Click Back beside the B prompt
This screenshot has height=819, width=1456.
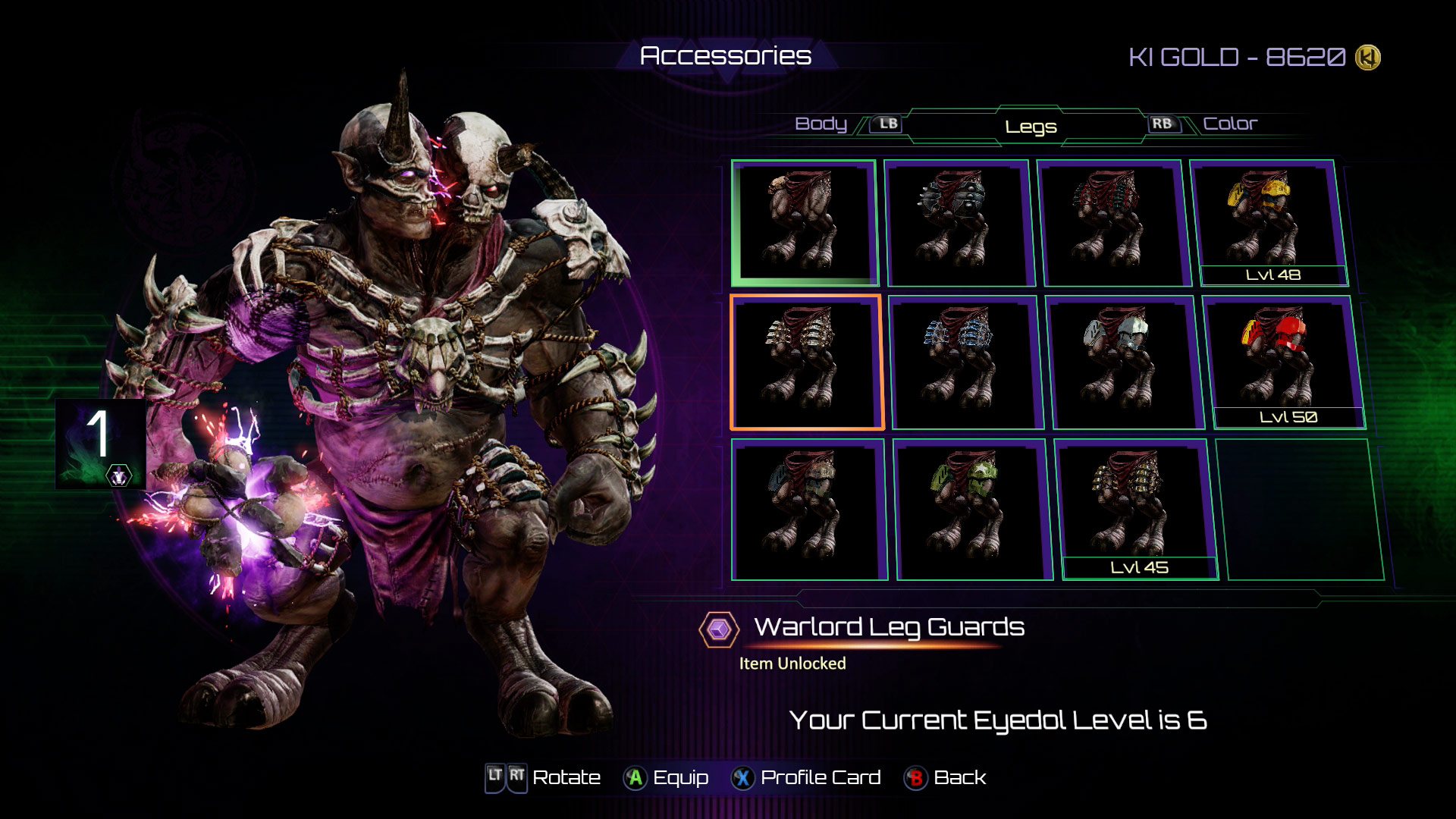[957, 777]
